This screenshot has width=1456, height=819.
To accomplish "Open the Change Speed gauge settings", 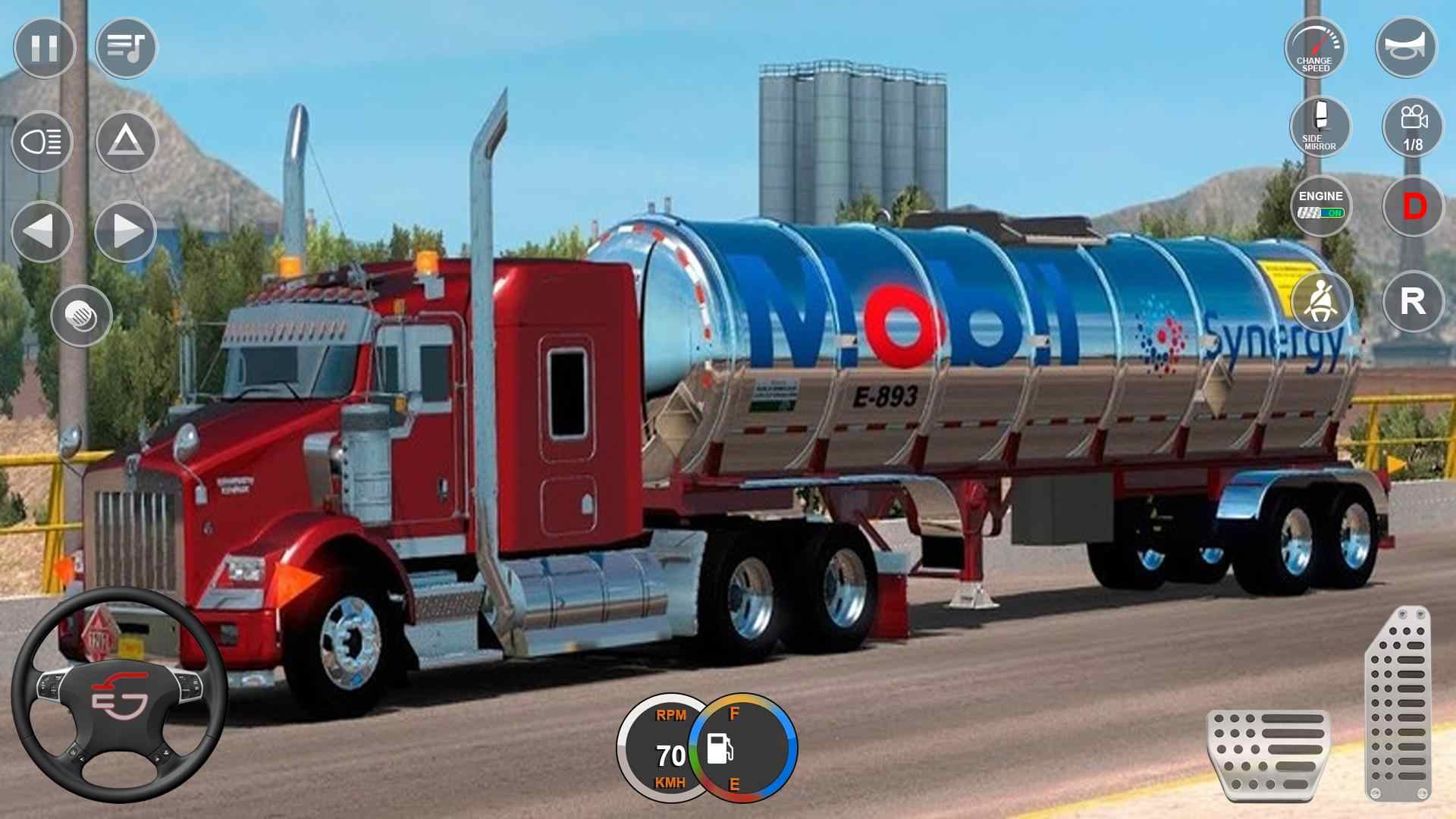I will (x=1316, y=47).
